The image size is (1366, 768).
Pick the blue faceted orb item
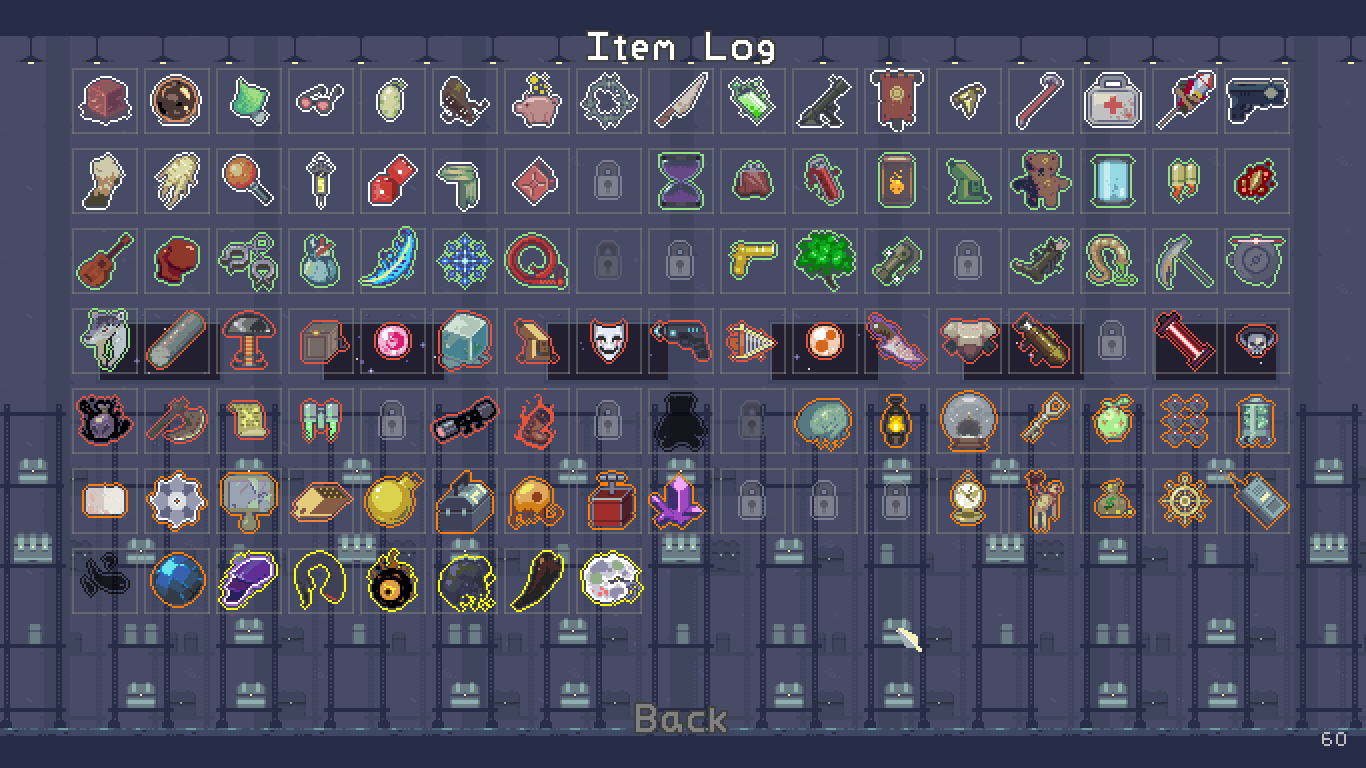[x=176, y=581]
